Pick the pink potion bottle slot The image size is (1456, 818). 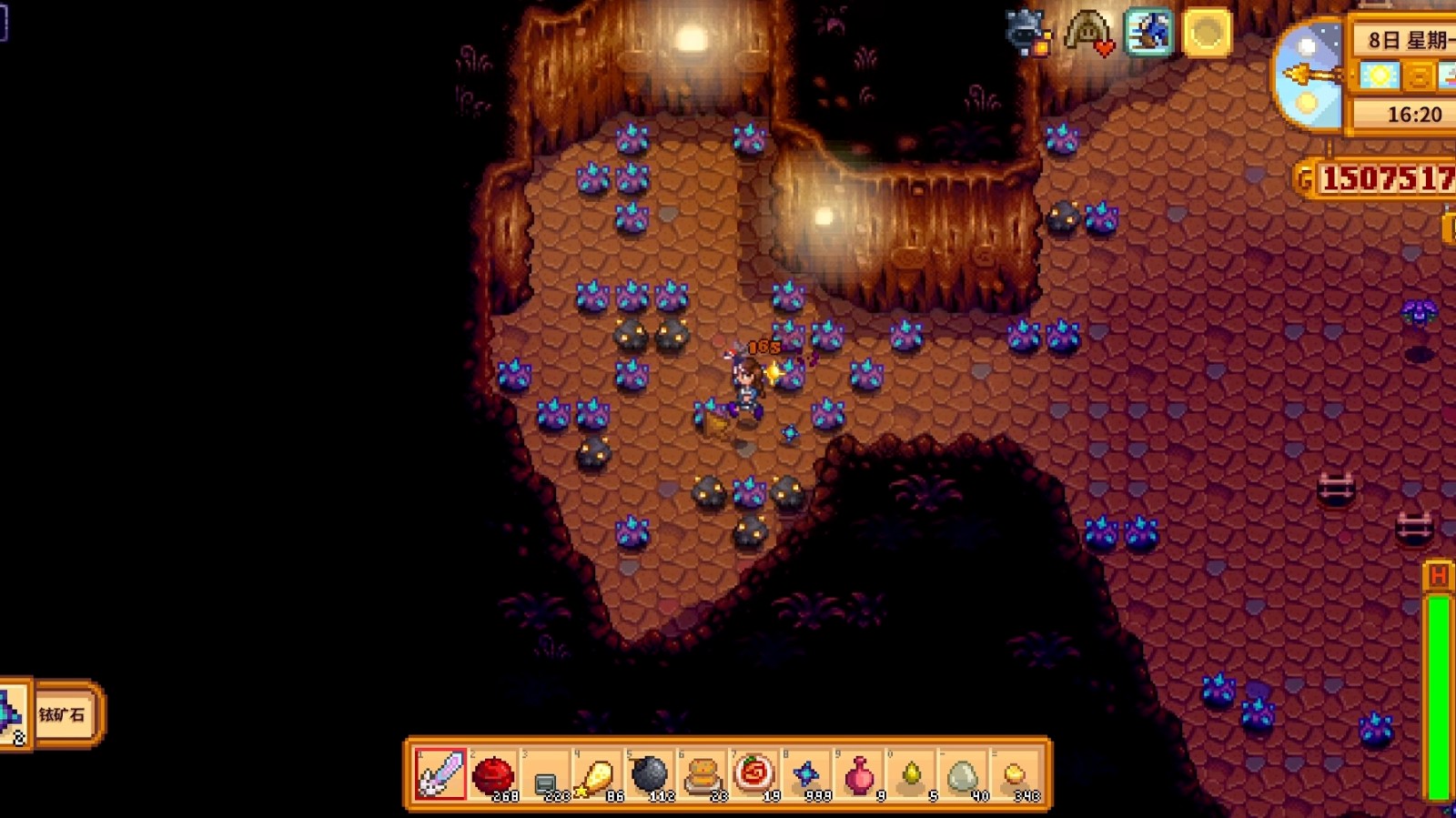tap(858, 774)
